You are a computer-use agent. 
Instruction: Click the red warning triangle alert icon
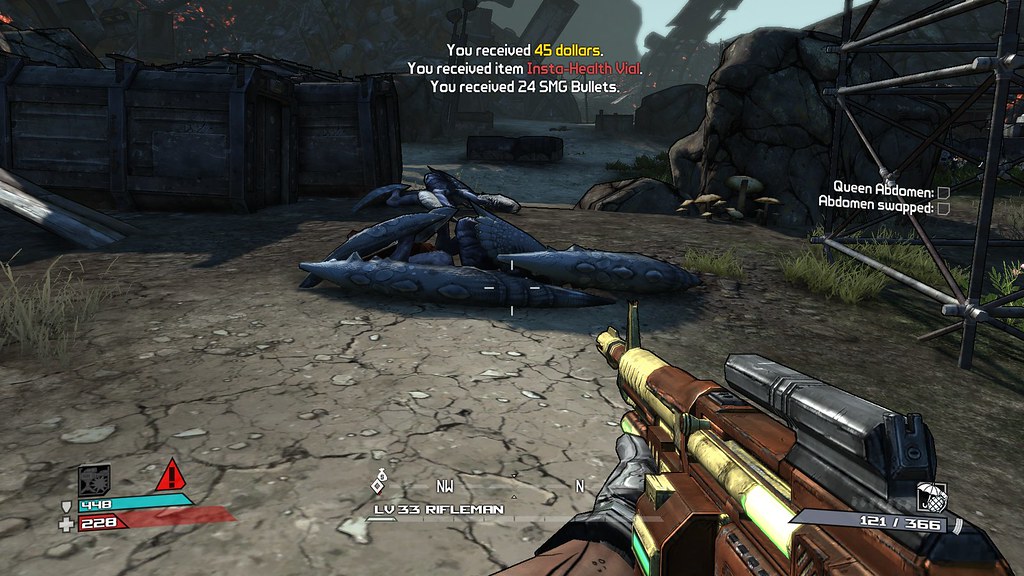(172, 475)
